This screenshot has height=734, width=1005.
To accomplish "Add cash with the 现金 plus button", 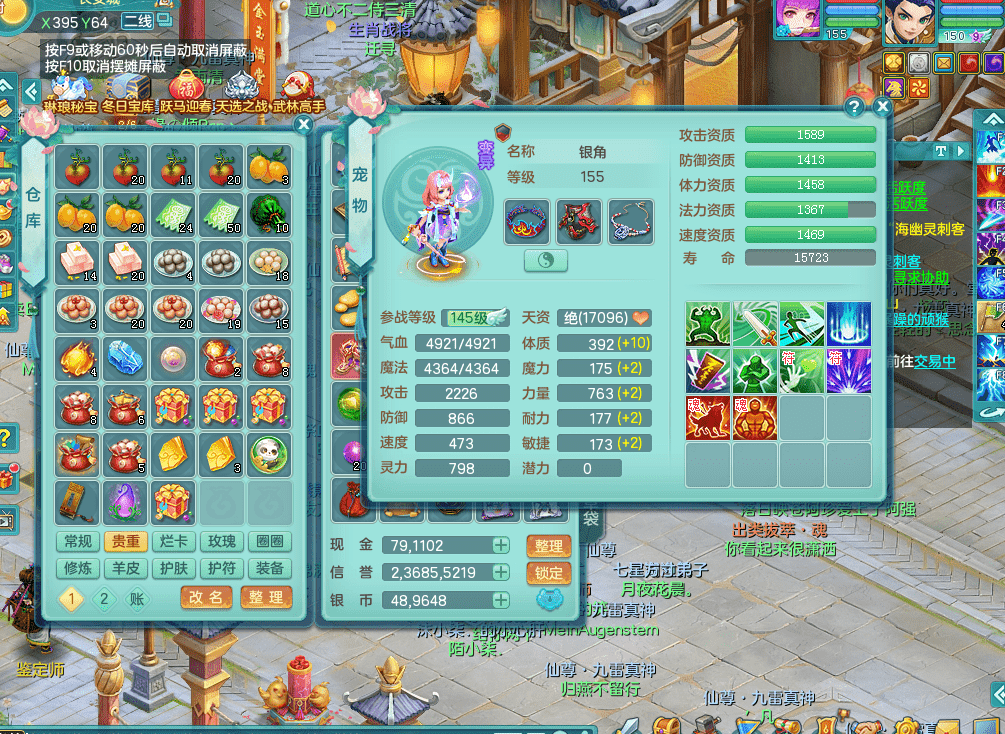I will [500, 546].
